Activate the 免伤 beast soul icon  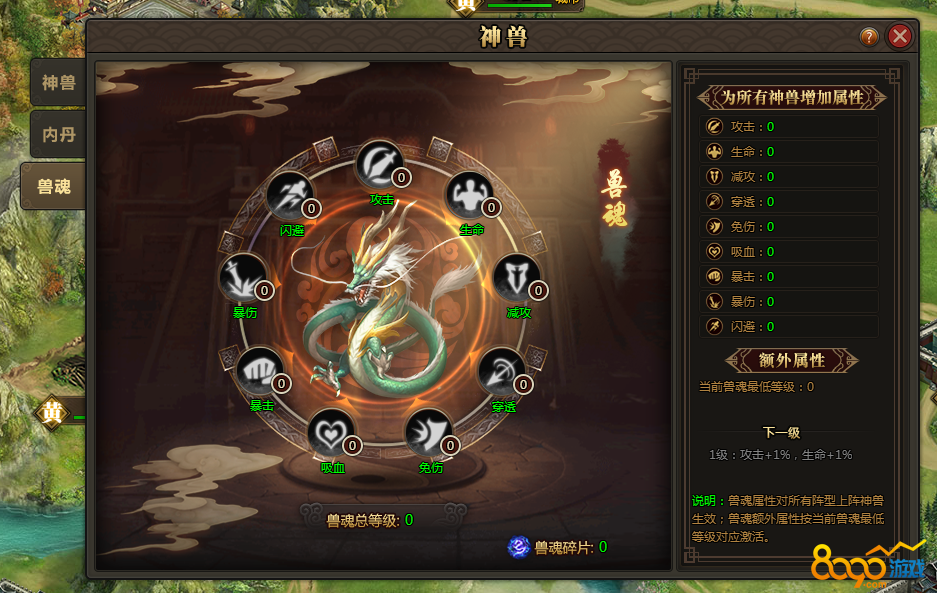(428, 432)
